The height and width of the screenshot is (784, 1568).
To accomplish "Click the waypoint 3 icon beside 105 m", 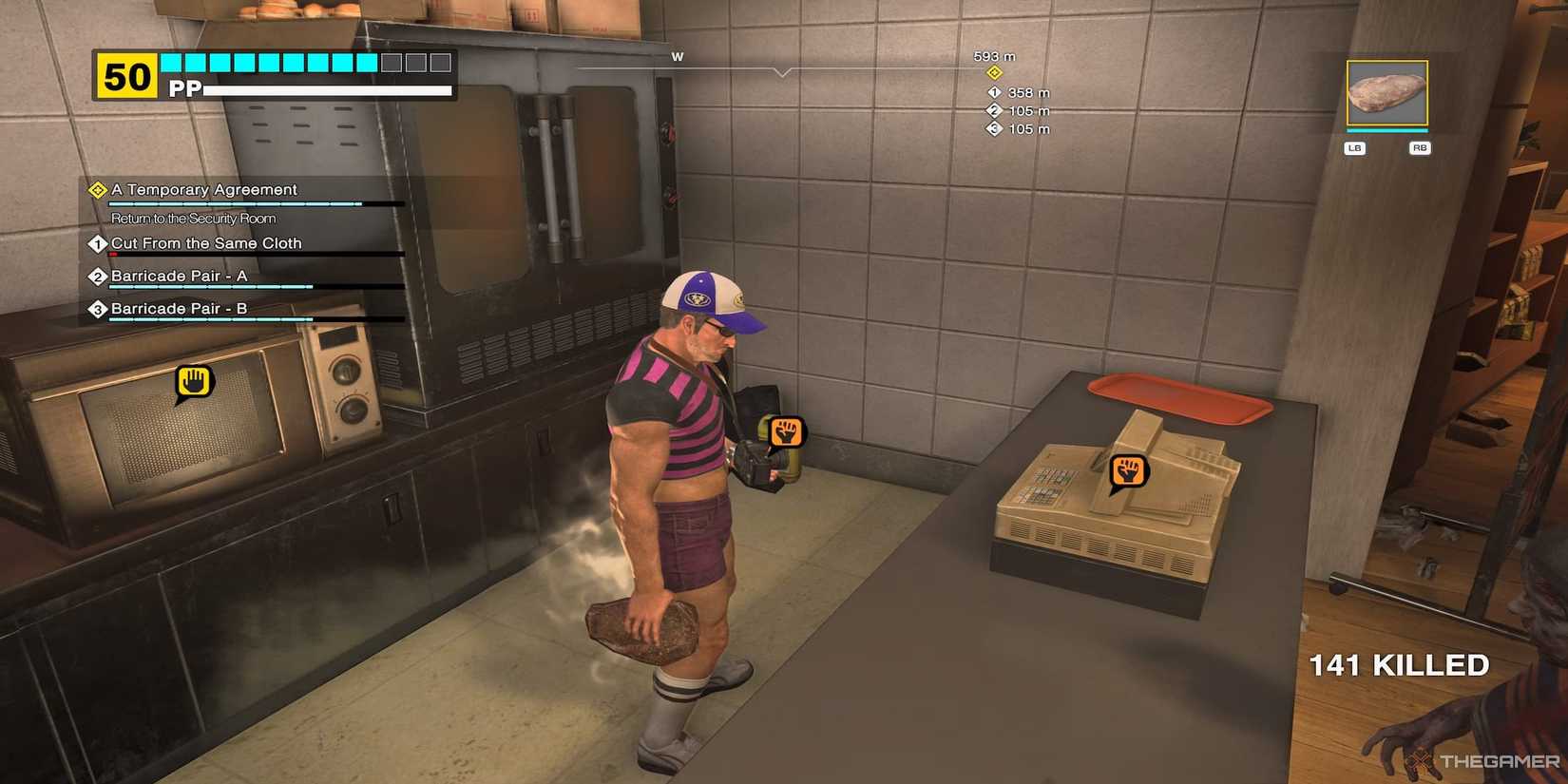I will (x=992, y=128).
